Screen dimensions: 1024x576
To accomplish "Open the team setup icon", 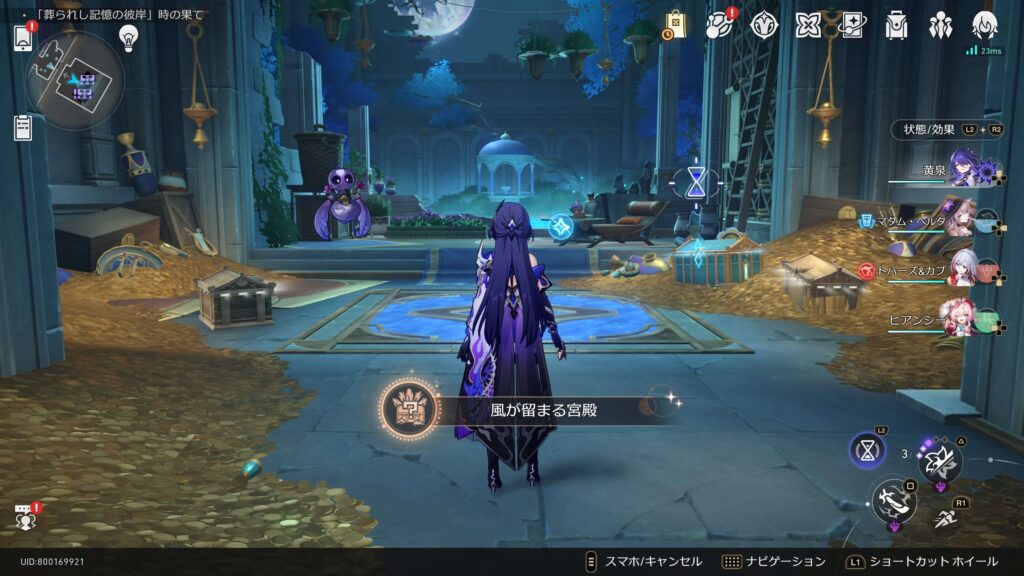I will pos(940,25).
